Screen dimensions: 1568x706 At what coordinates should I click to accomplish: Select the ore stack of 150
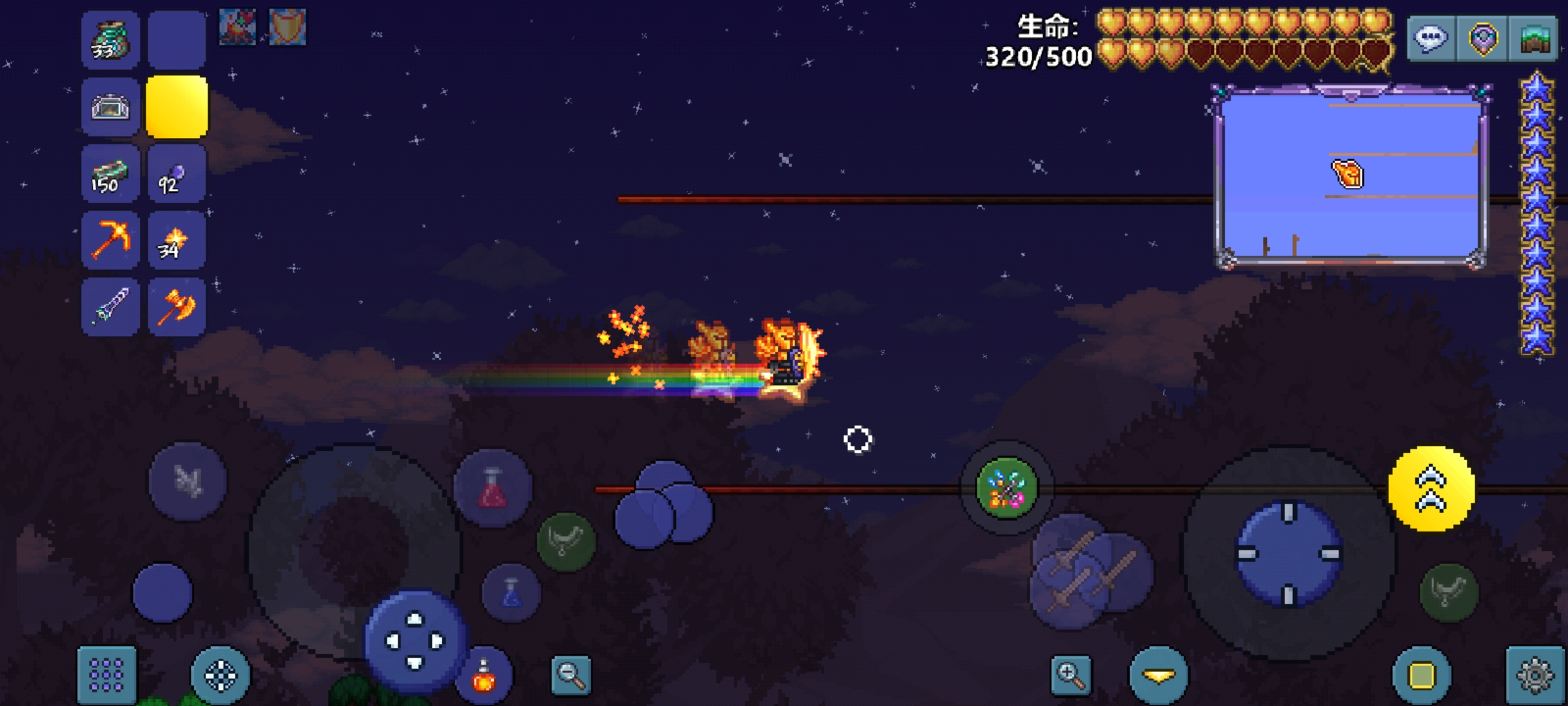point(110,175)
